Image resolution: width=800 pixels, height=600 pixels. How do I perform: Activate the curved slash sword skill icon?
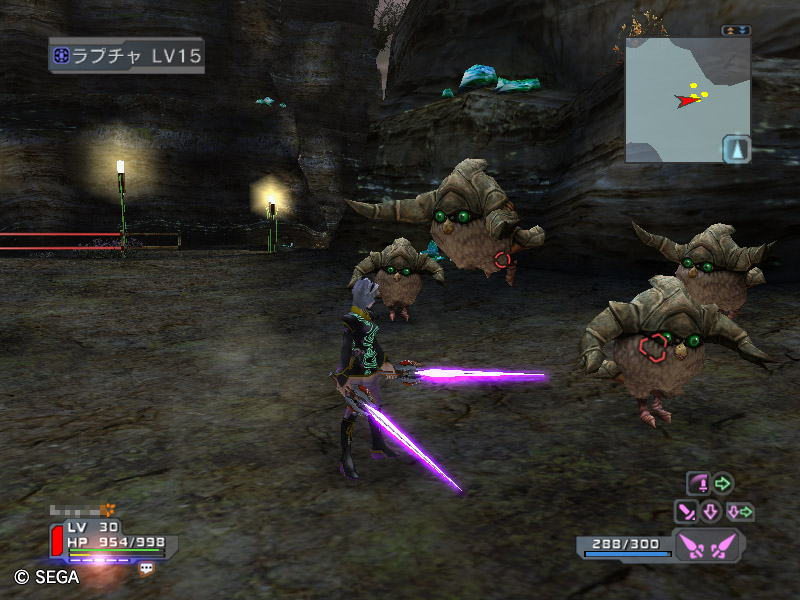tap(698, 484)
